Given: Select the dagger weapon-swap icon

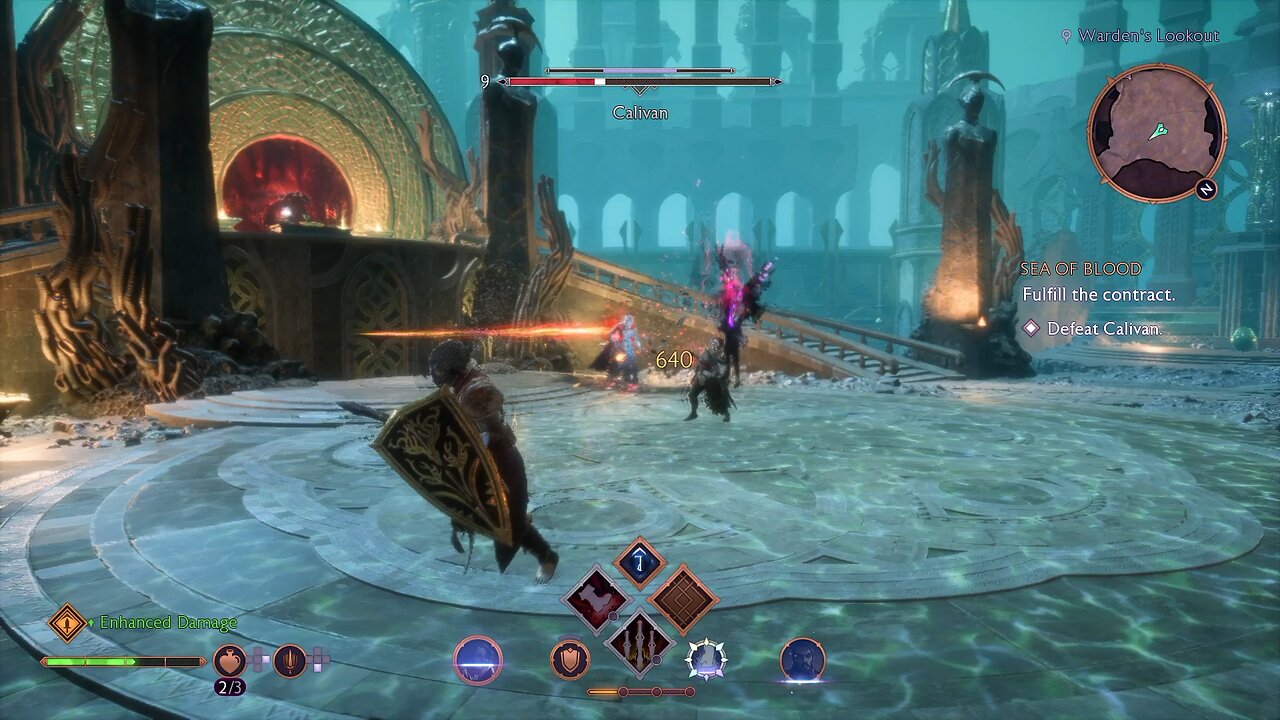Looking at the screenshot, I should pyautogui.click(x=290, y=660).
